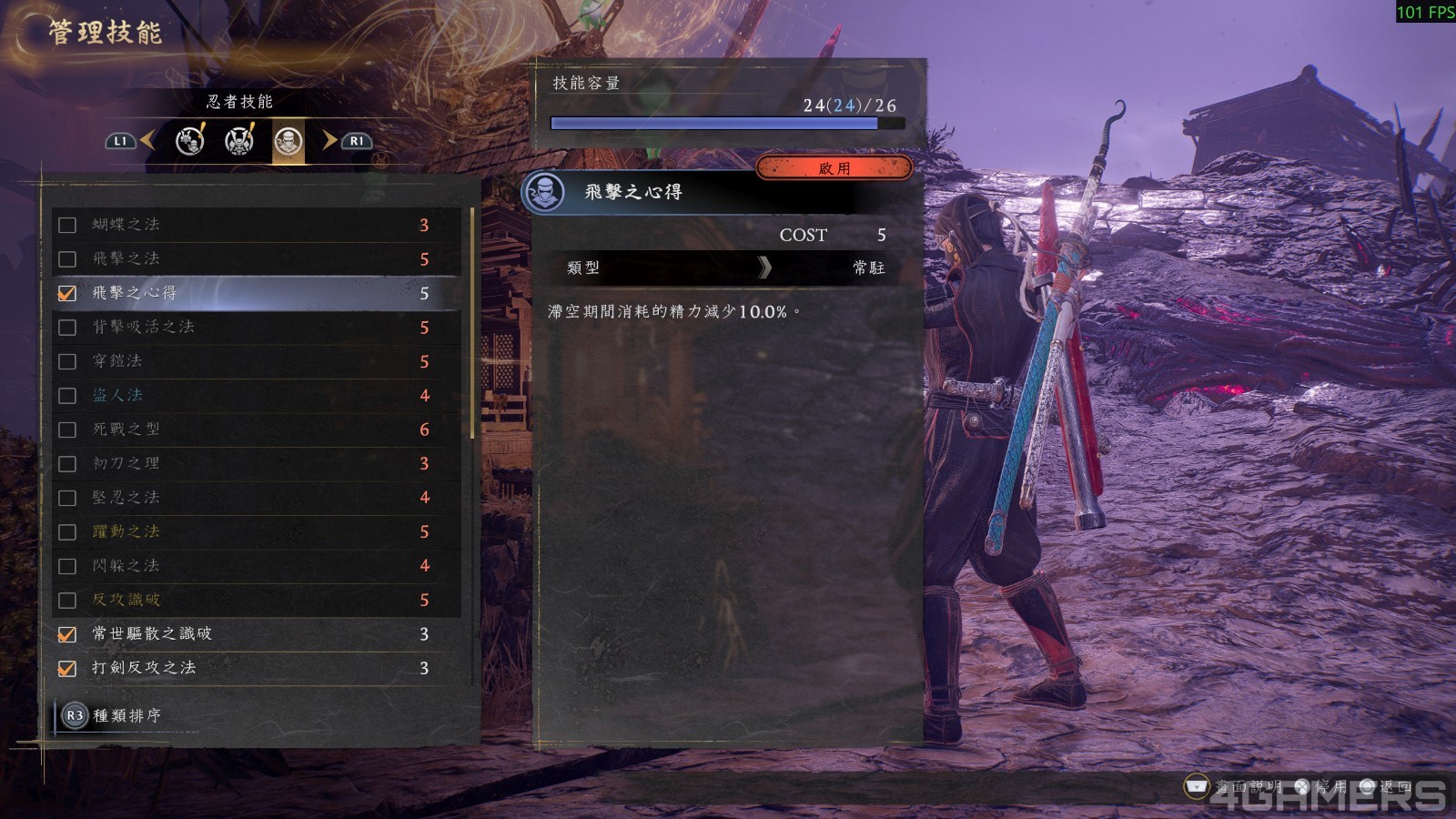Image resolution: width=1456 pixels, height=819 pixels.
Task: Click the R3 sort-by-type button icon
Action: pos(75,717)
